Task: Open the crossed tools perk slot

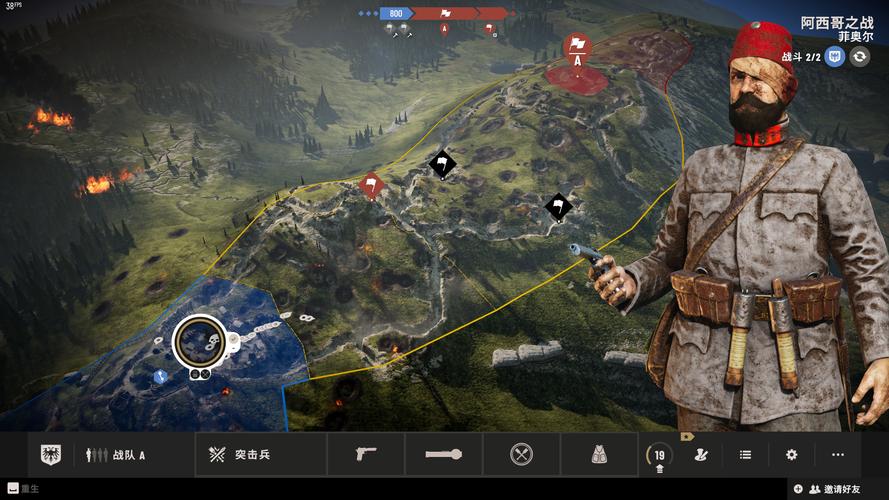Action: tap(521, 455)
